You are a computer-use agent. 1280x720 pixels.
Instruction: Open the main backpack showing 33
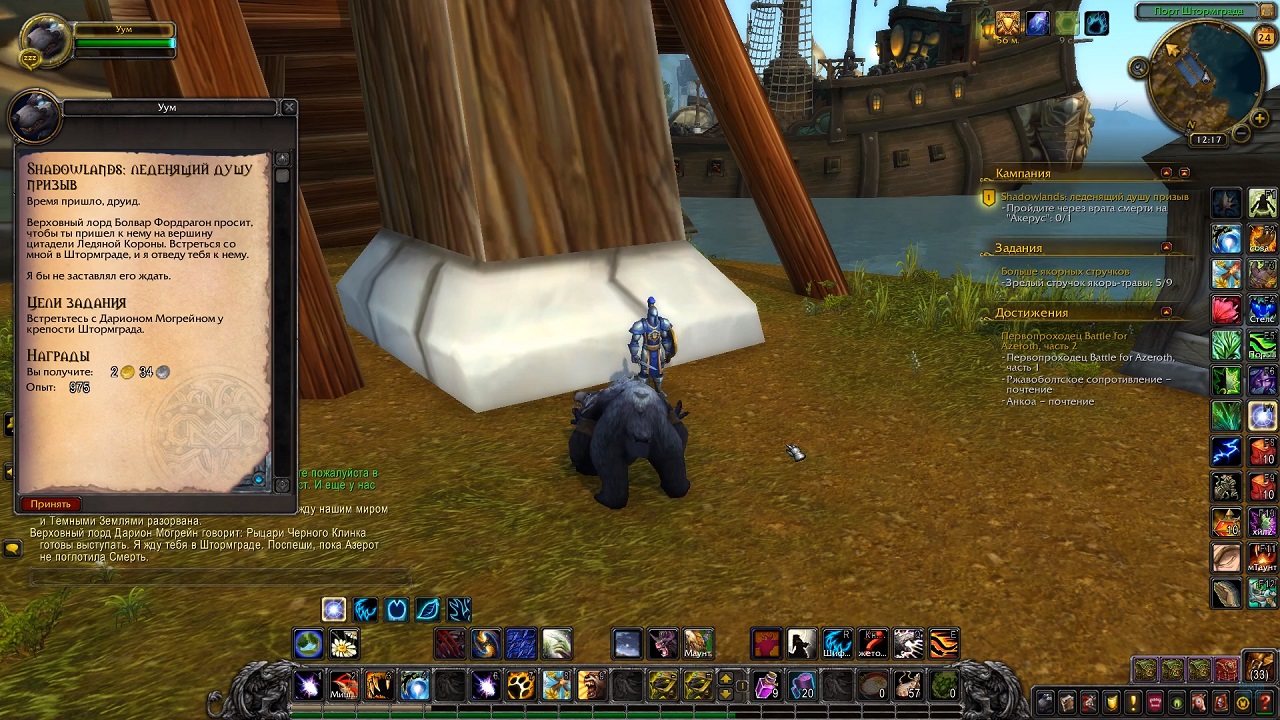coord(1258,666)
